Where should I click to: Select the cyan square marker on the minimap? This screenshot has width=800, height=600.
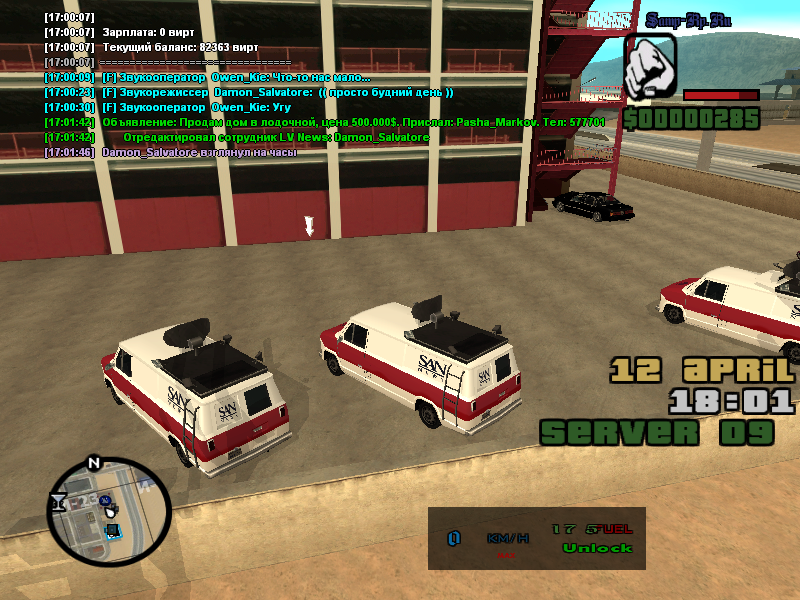[113, 530]
